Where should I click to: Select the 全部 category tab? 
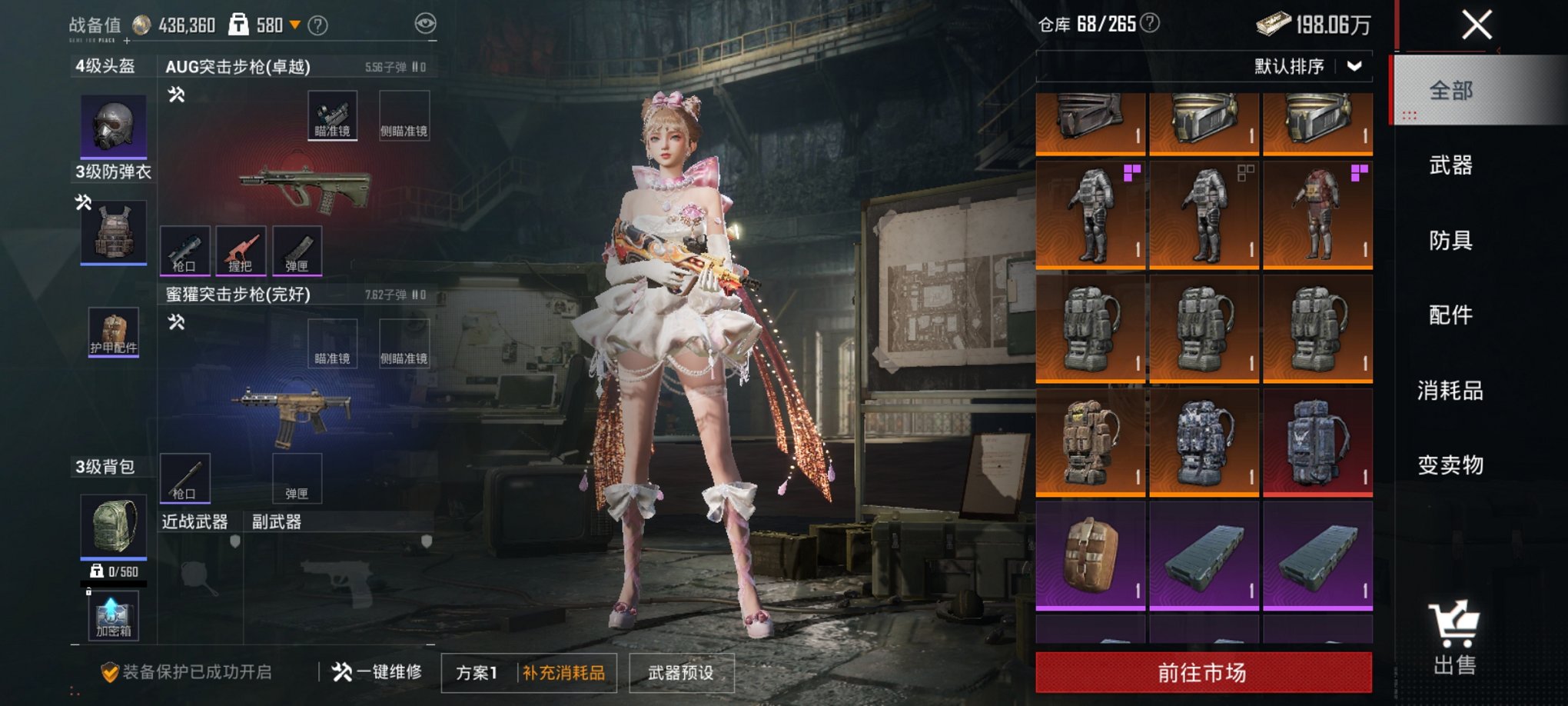[1450, 91]
